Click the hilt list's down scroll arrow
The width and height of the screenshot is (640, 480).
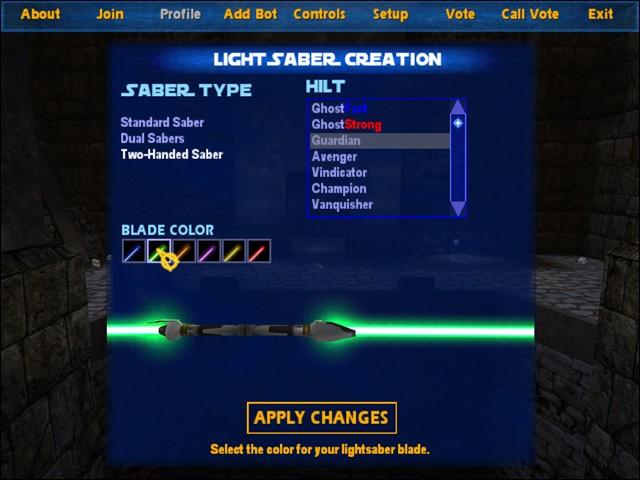click(x=458, y=208)
